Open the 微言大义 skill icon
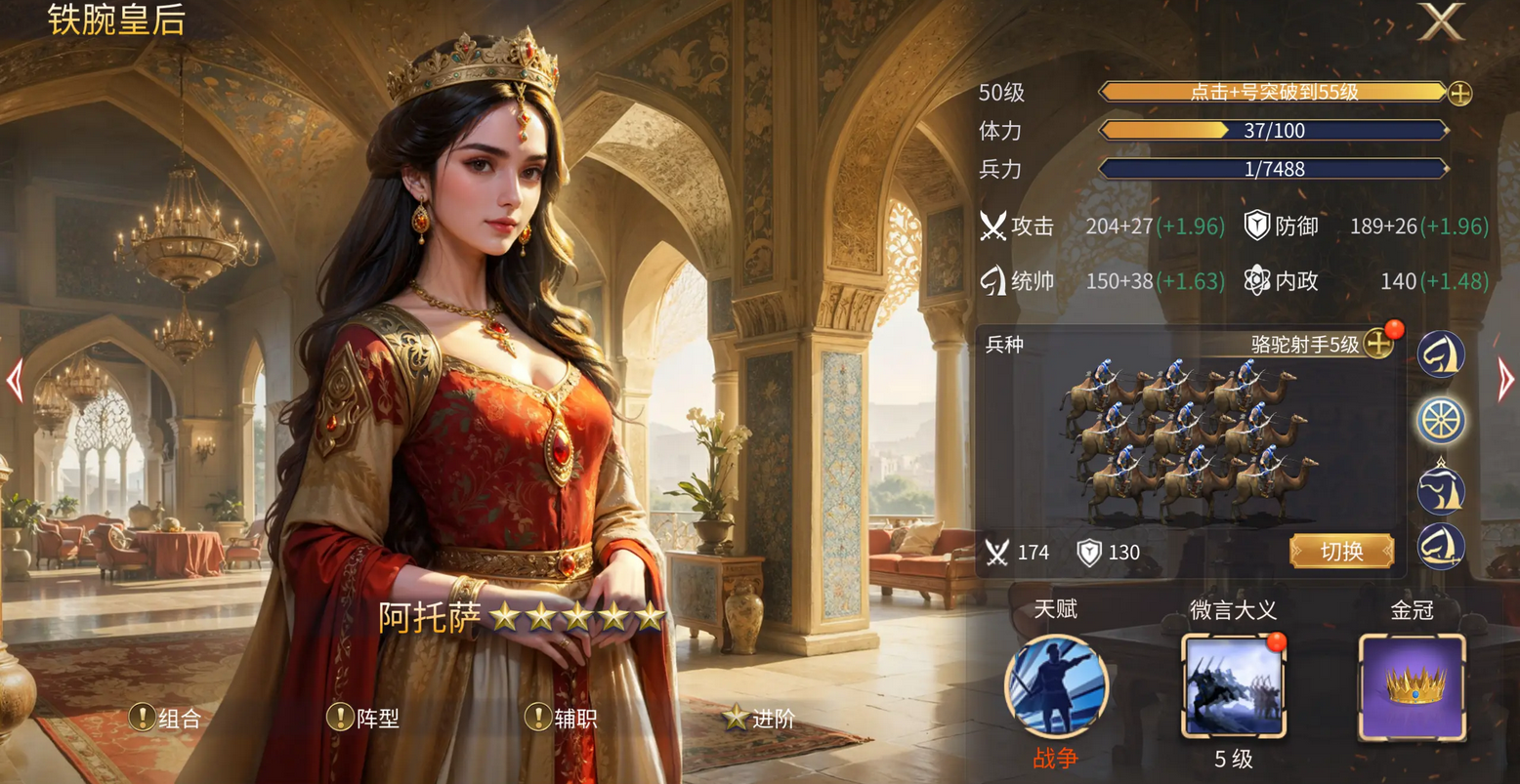The height and width of the screenshot is (784, 1520). pyautogui.click(x=1233, y=686)
